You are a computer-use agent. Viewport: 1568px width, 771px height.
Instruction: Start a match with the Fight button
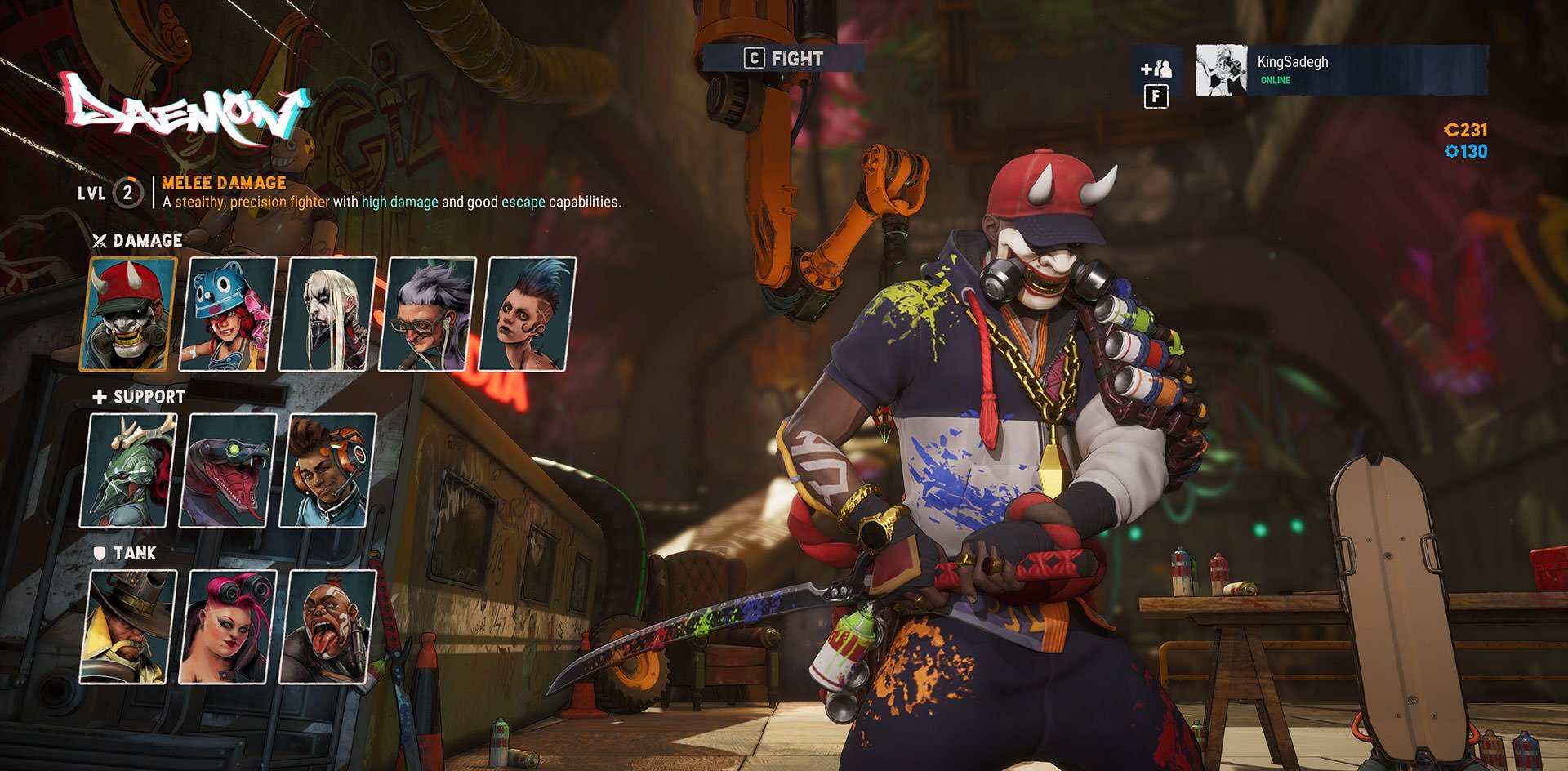783,59
